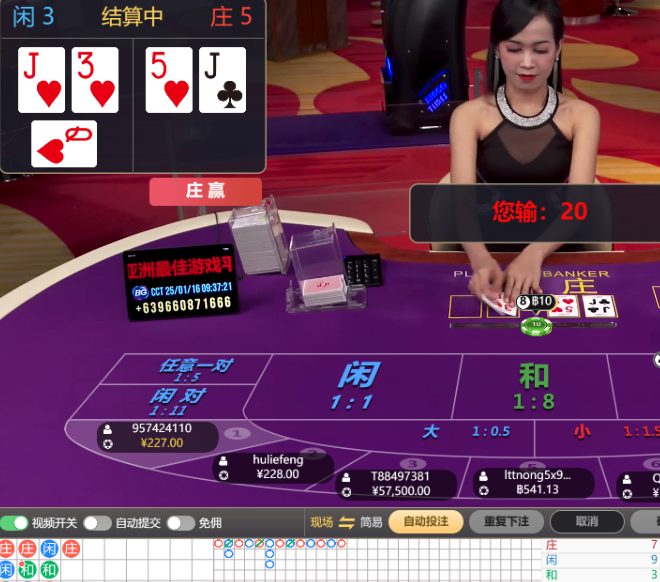
Task: Enable the 自动提交 auto-submit toggle
Action: click(x=97, y=523)
